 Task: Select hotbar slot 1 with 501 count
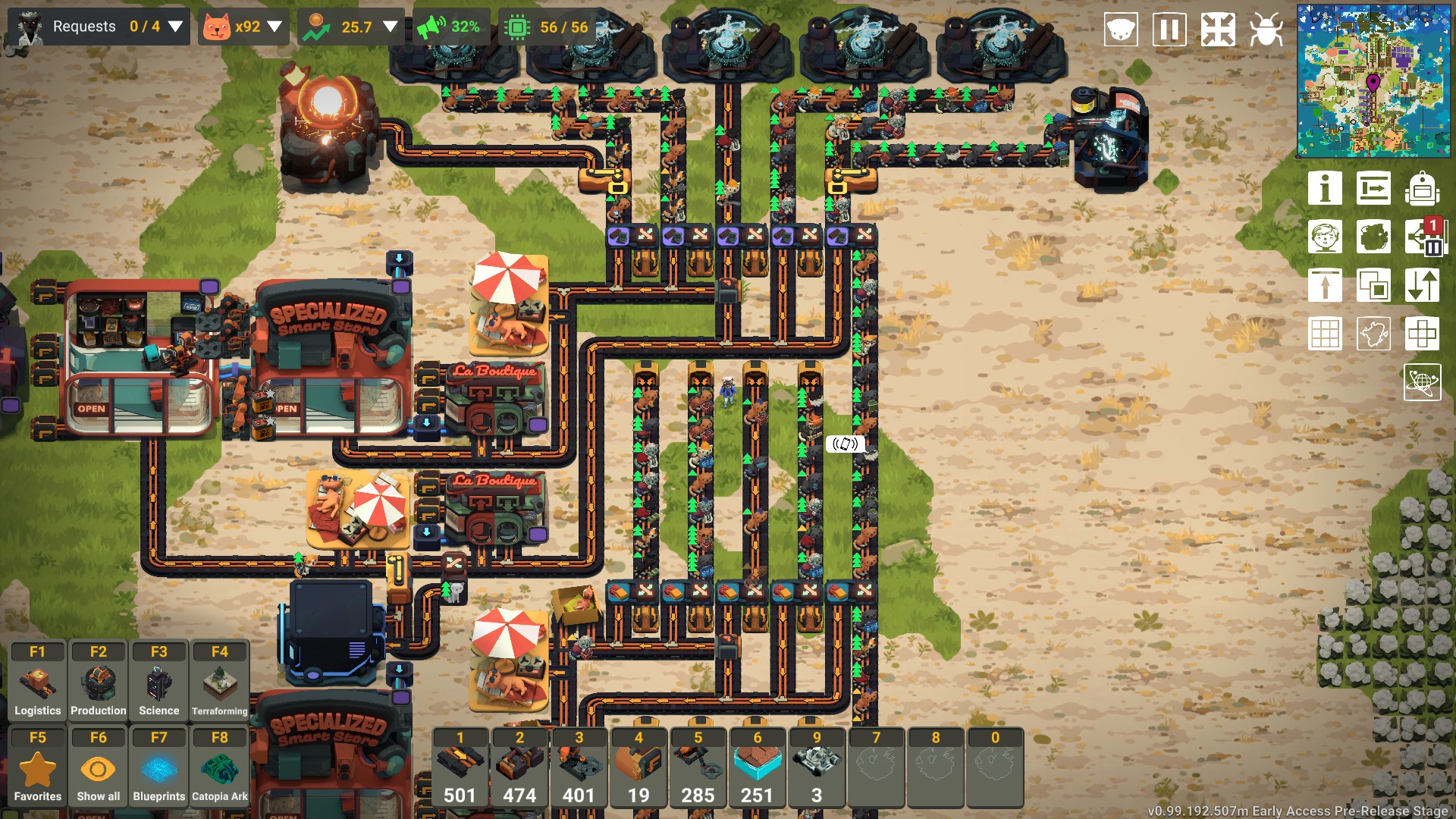pyautogui.click(x=460, y=767)
